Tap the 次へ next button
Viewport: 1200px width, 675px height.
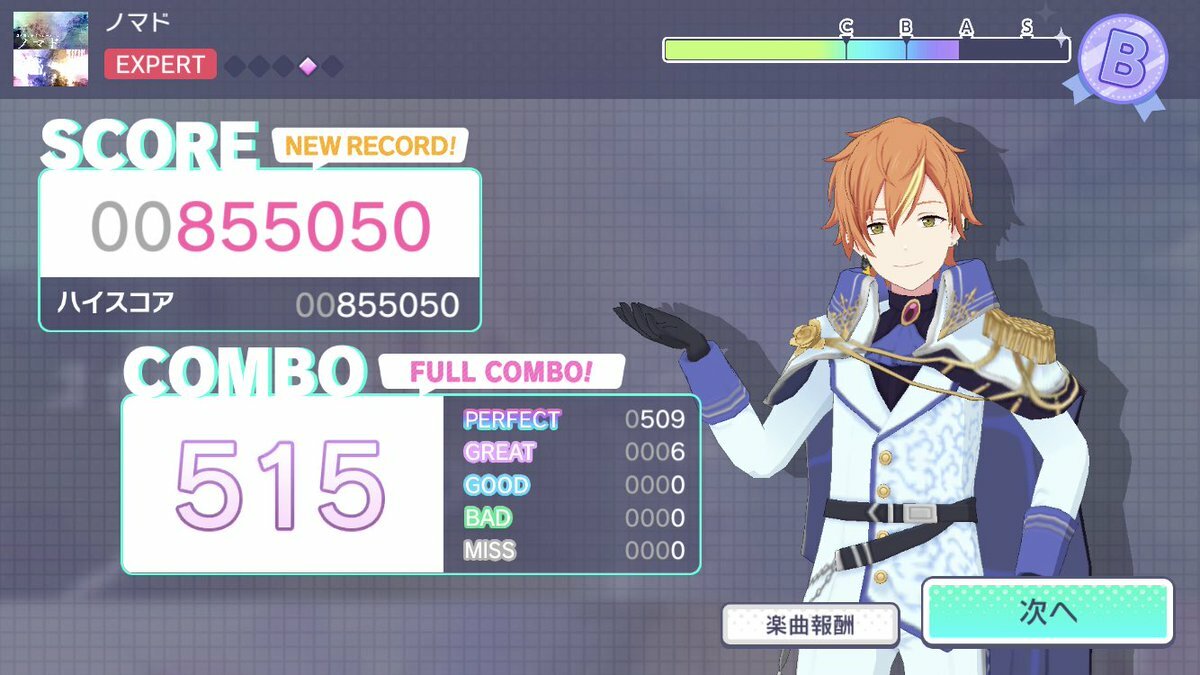[1047, 612]
